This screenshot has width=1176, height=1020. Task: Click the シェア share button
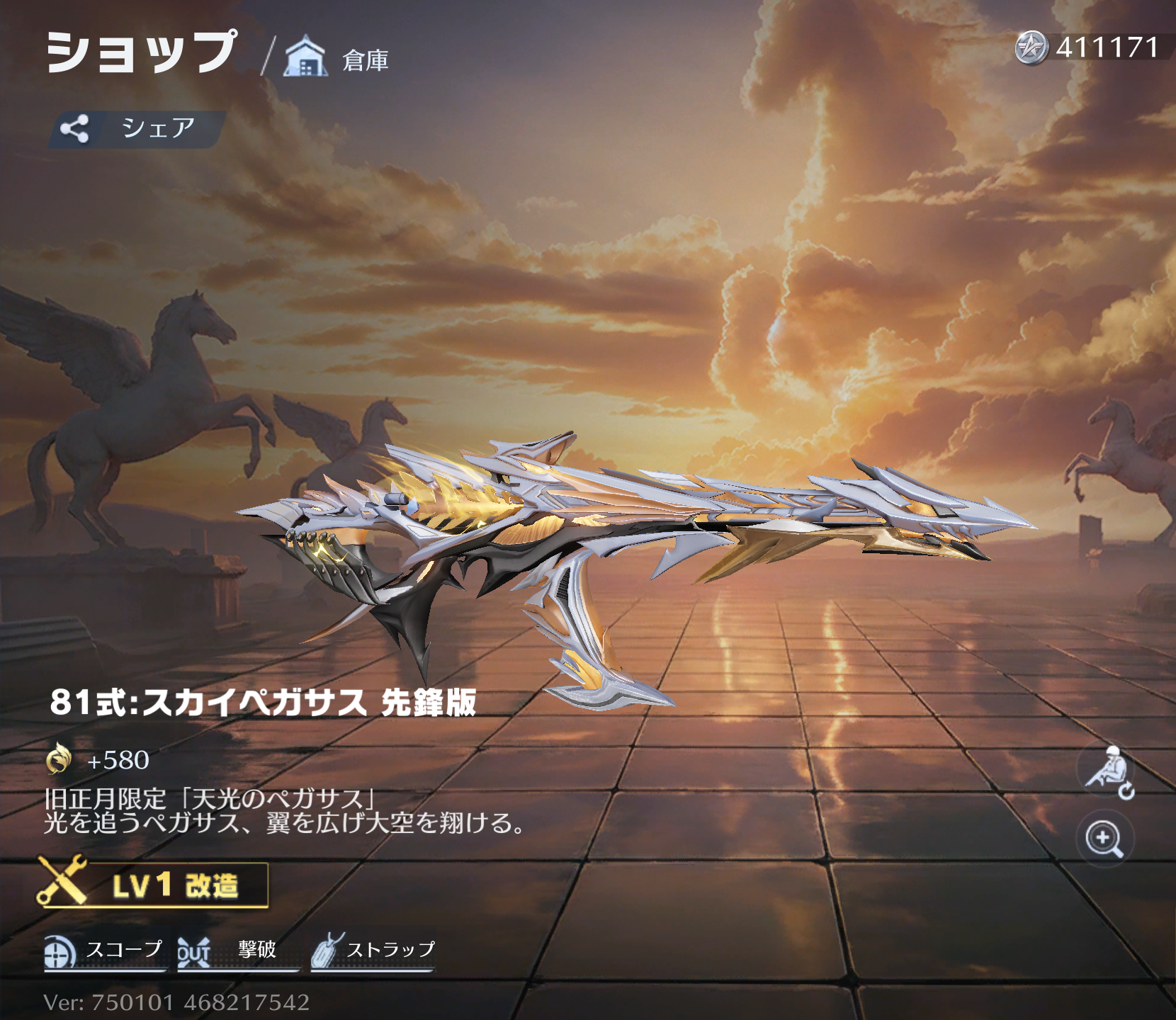(x=136, y=129)
